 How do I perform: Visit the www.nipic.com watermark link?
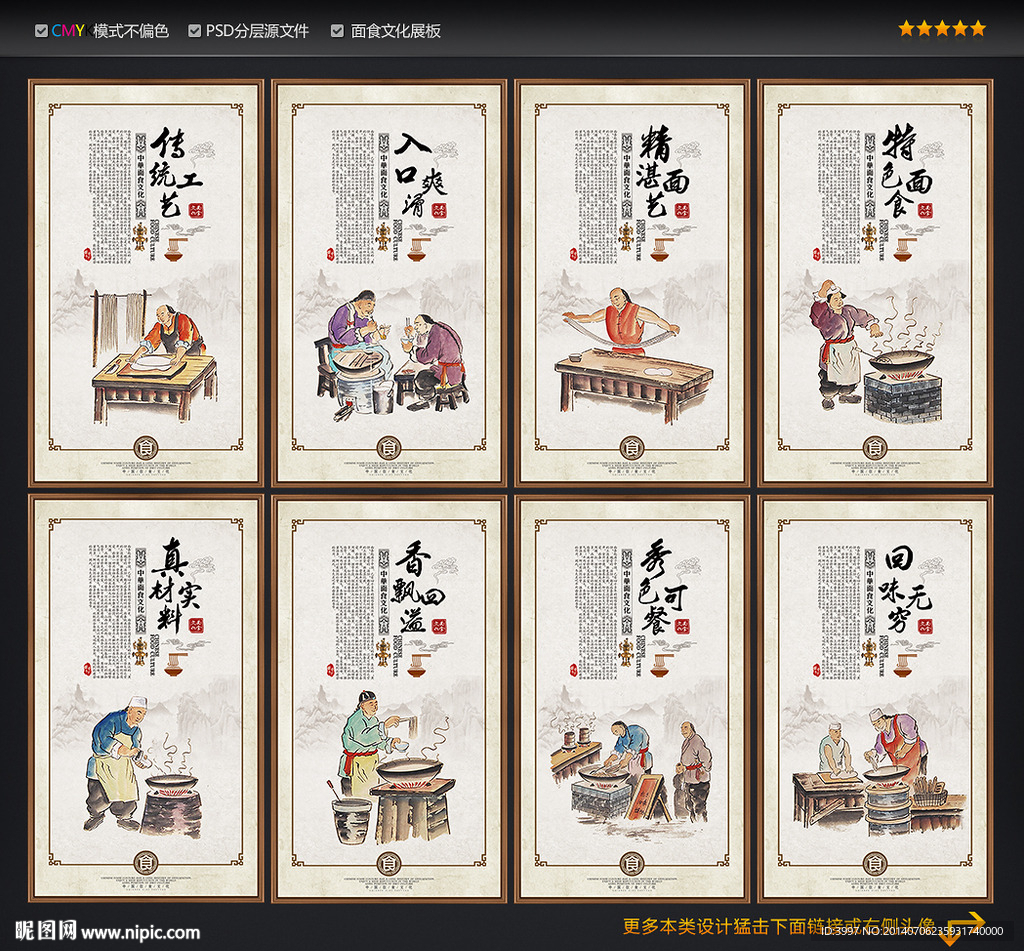pos(143,932)
